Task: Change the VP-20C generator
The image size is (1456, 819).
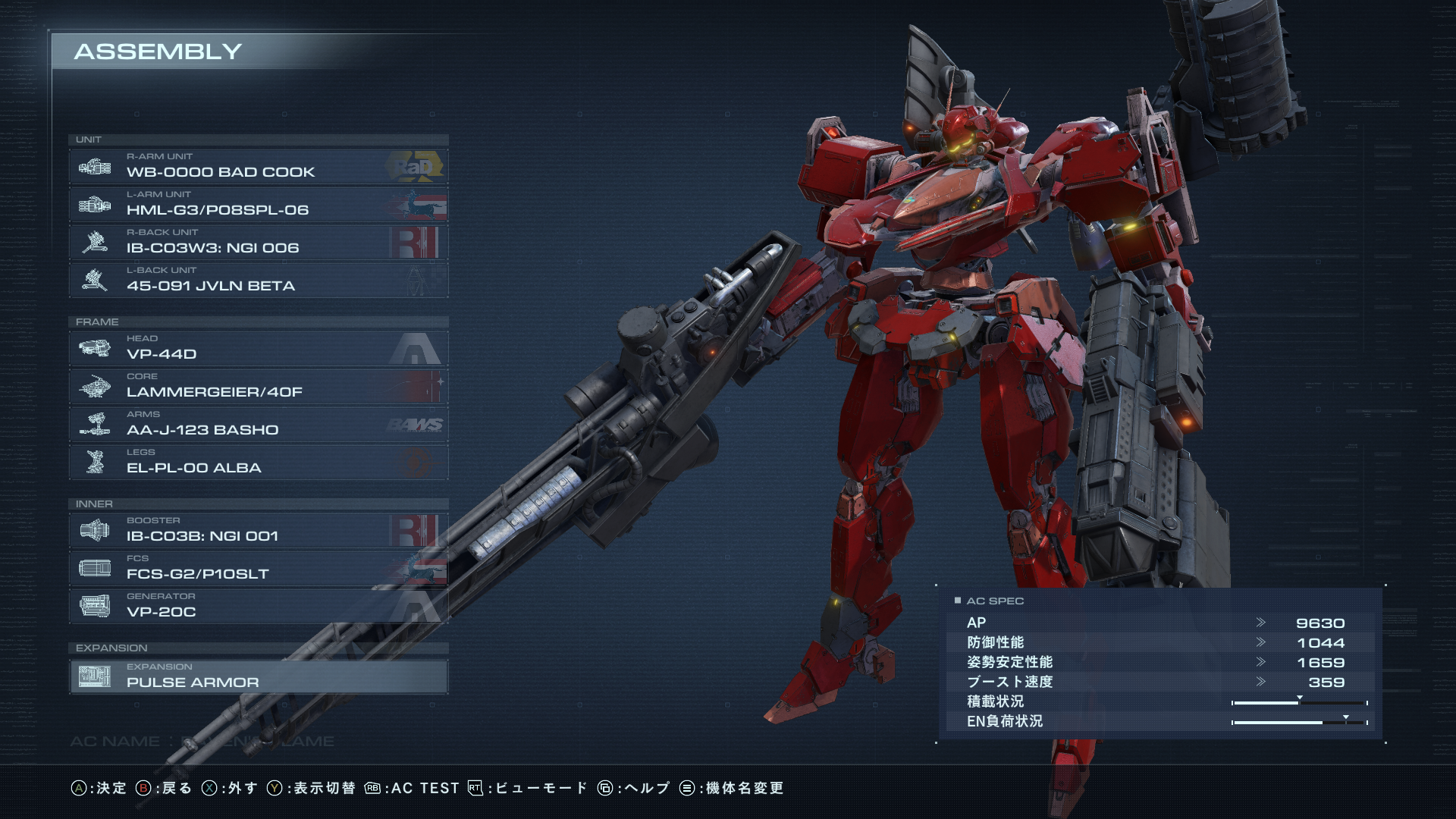Action: (258, 606)
